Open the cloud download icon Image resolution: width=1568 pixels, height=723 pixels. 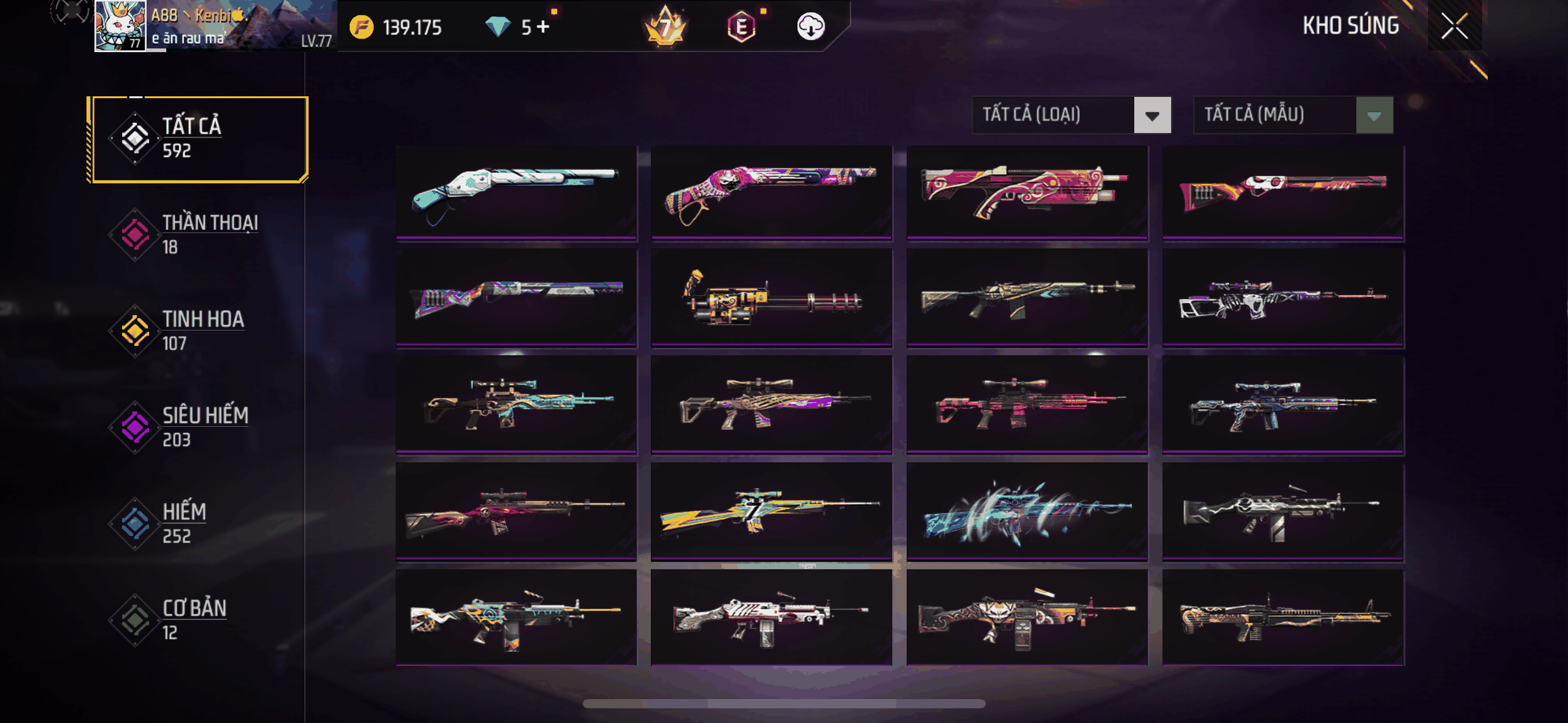[x=810, y=26]
